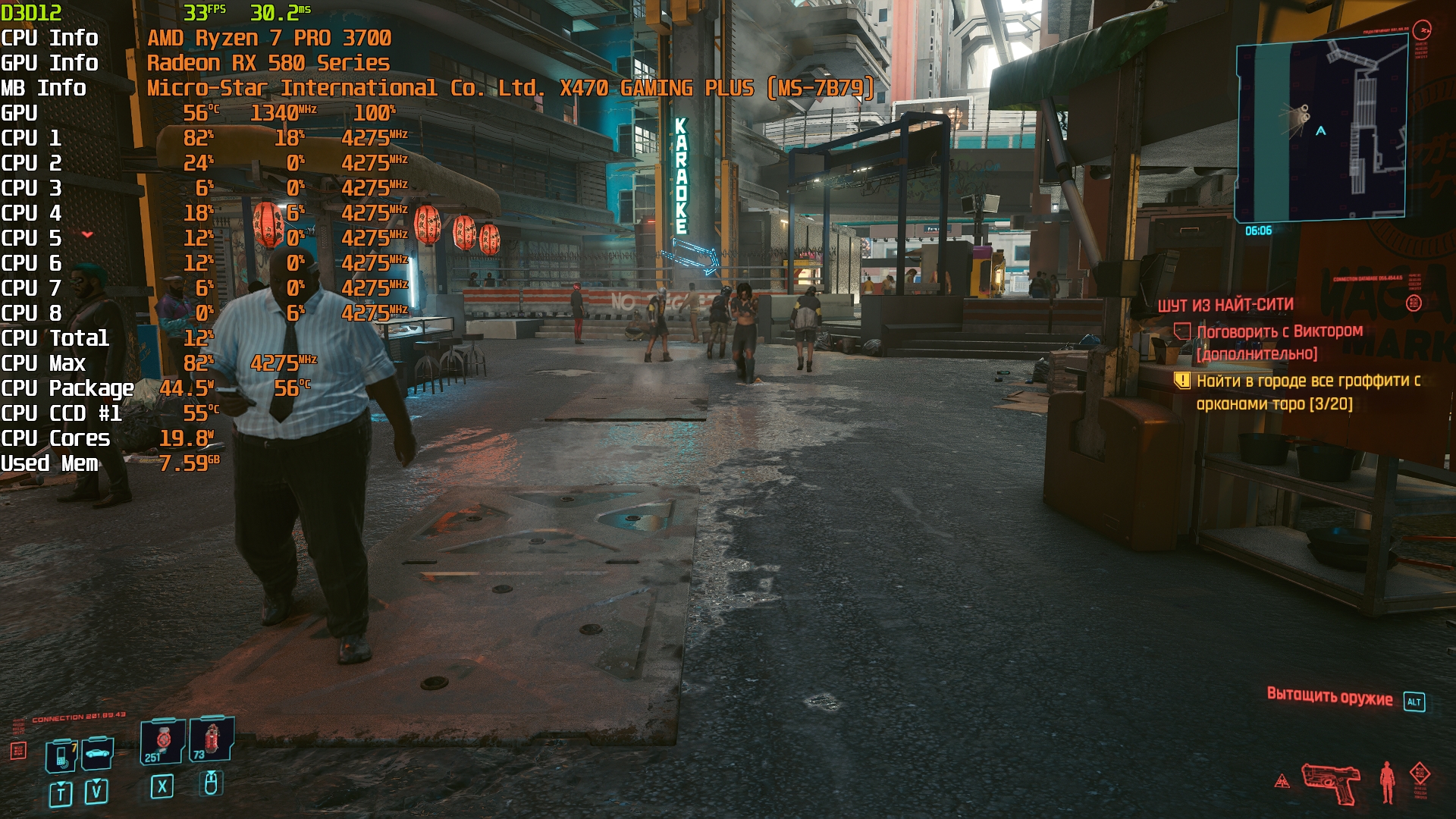
Task: Select the quest title 'Шут из Найт-Сити'
Action: (1225, 305)
